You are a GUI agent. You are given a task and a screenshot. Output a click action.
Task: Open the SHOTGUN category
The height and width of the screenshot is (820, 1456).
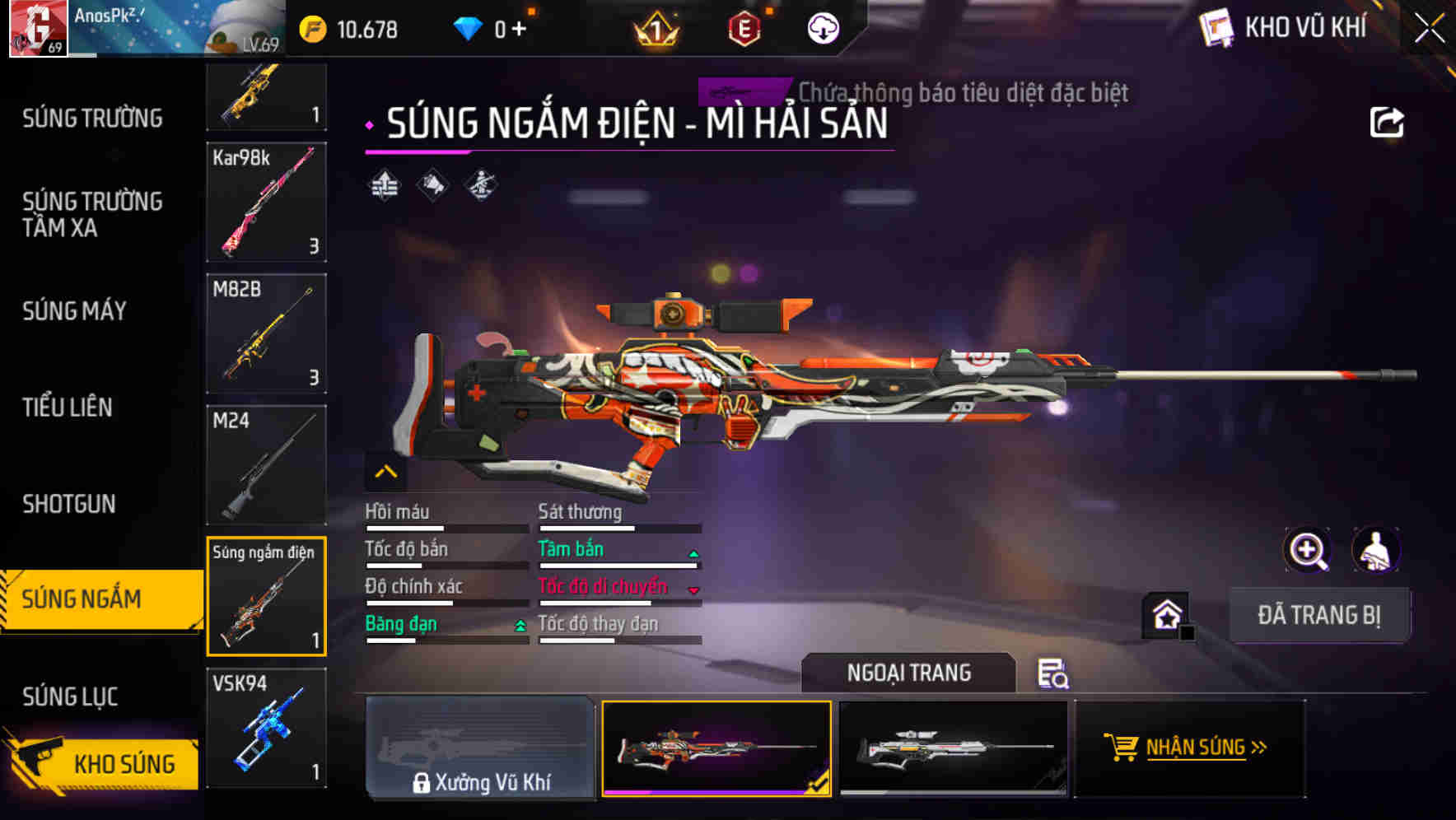pos(69,504)
